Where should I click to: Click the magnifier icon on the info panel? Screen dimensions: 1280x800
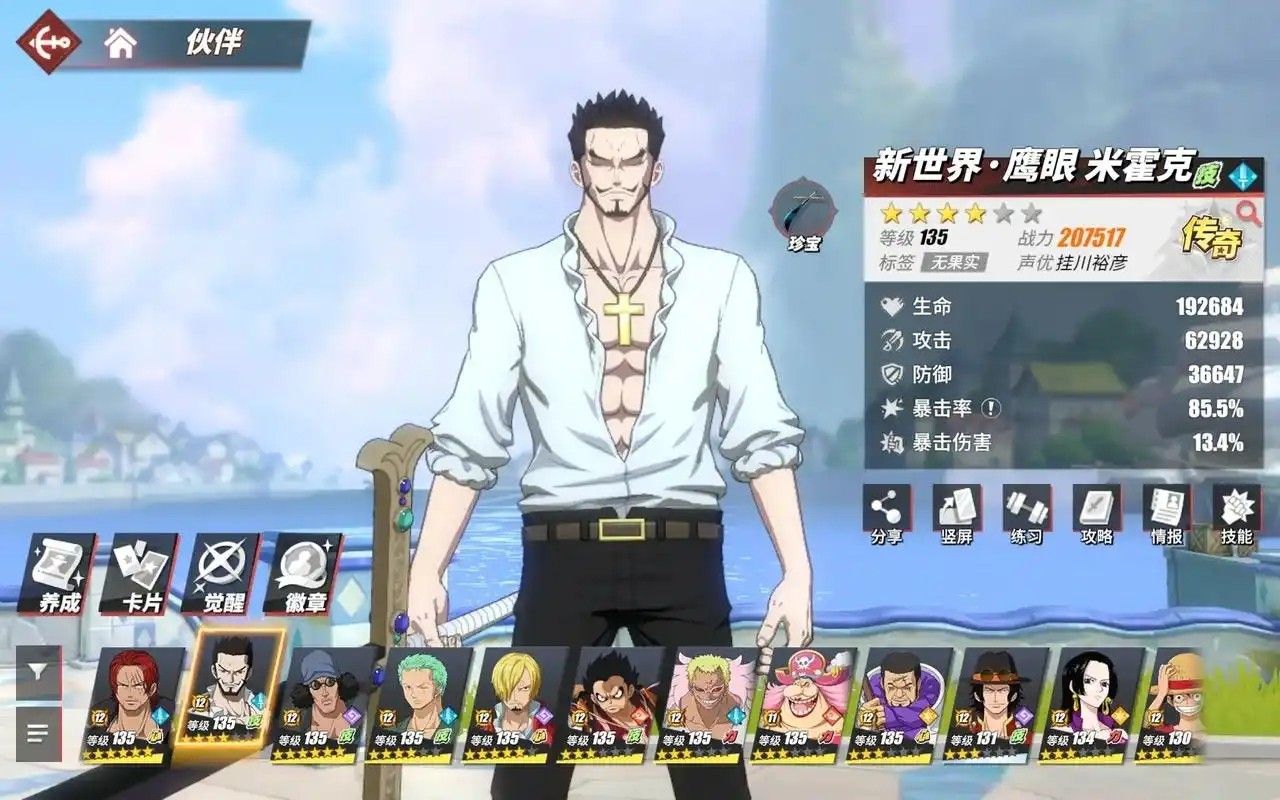pos(1248,211)
